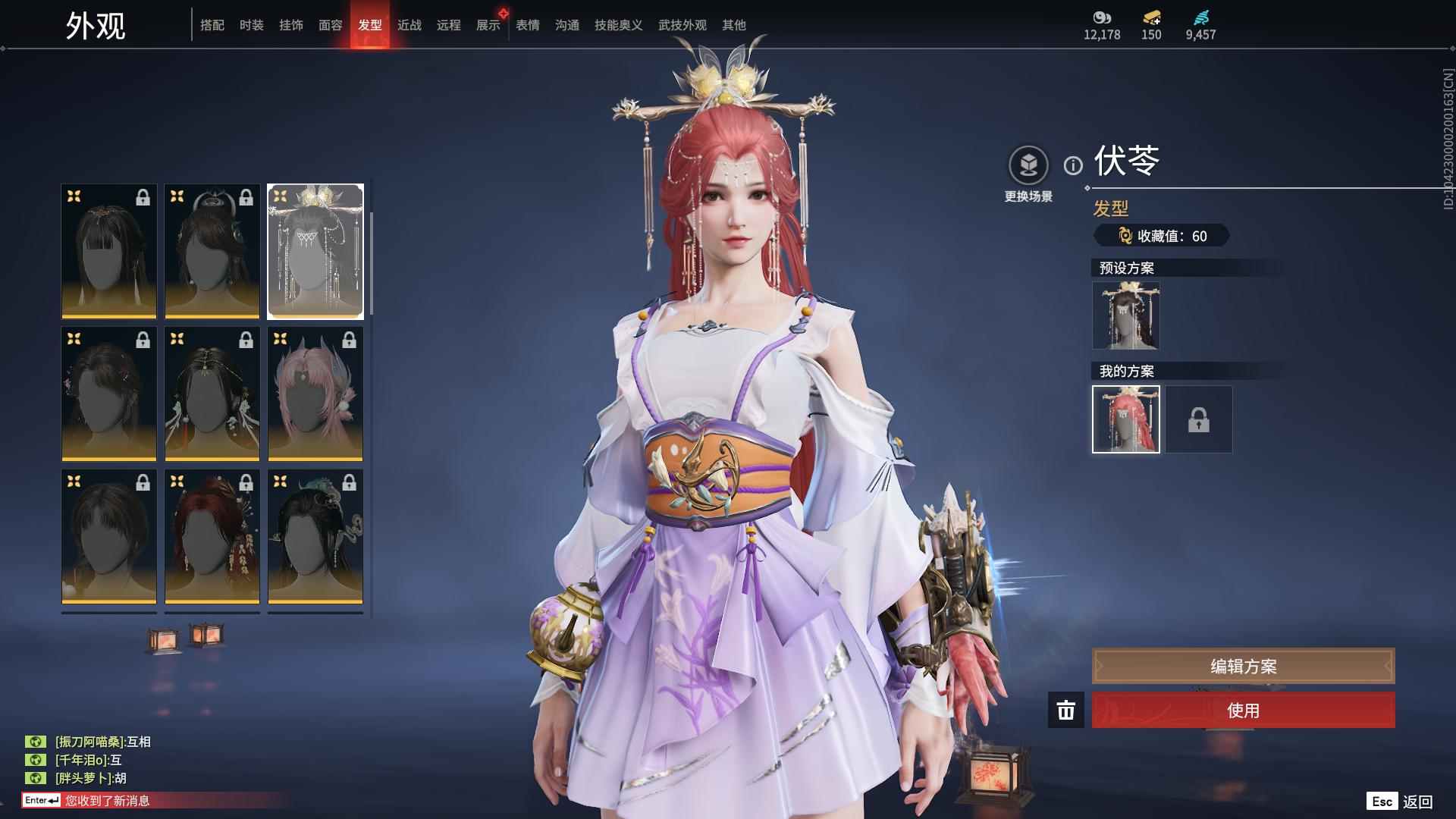The width and height of the screenshot is (1456, 819).
Task: Click the lock on the pink hairstyle thumbnail
Action: 350,340
